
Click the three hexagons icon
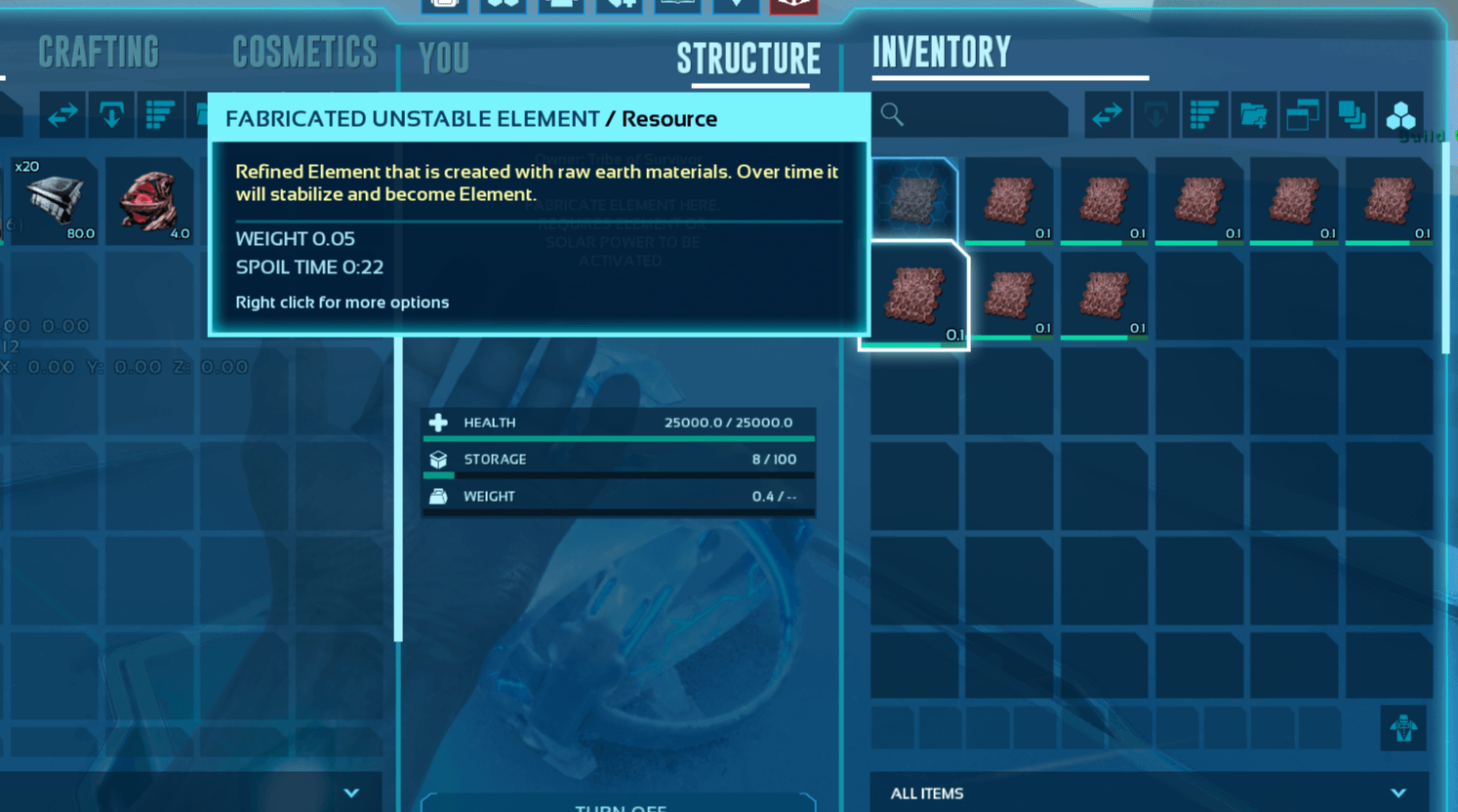tap(1400, 115)
